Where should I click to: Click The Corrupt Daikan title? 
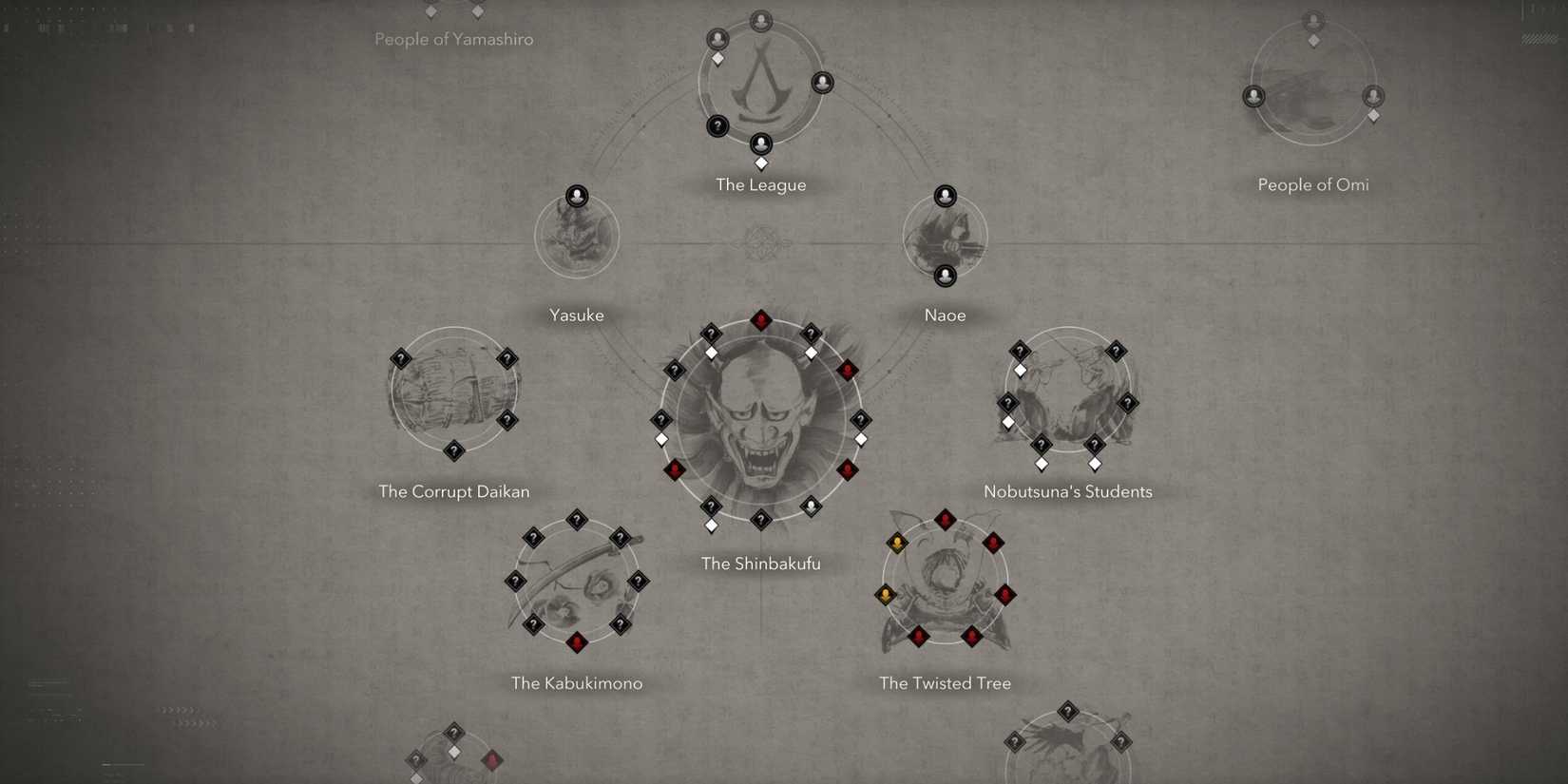[x=454, y=491]
